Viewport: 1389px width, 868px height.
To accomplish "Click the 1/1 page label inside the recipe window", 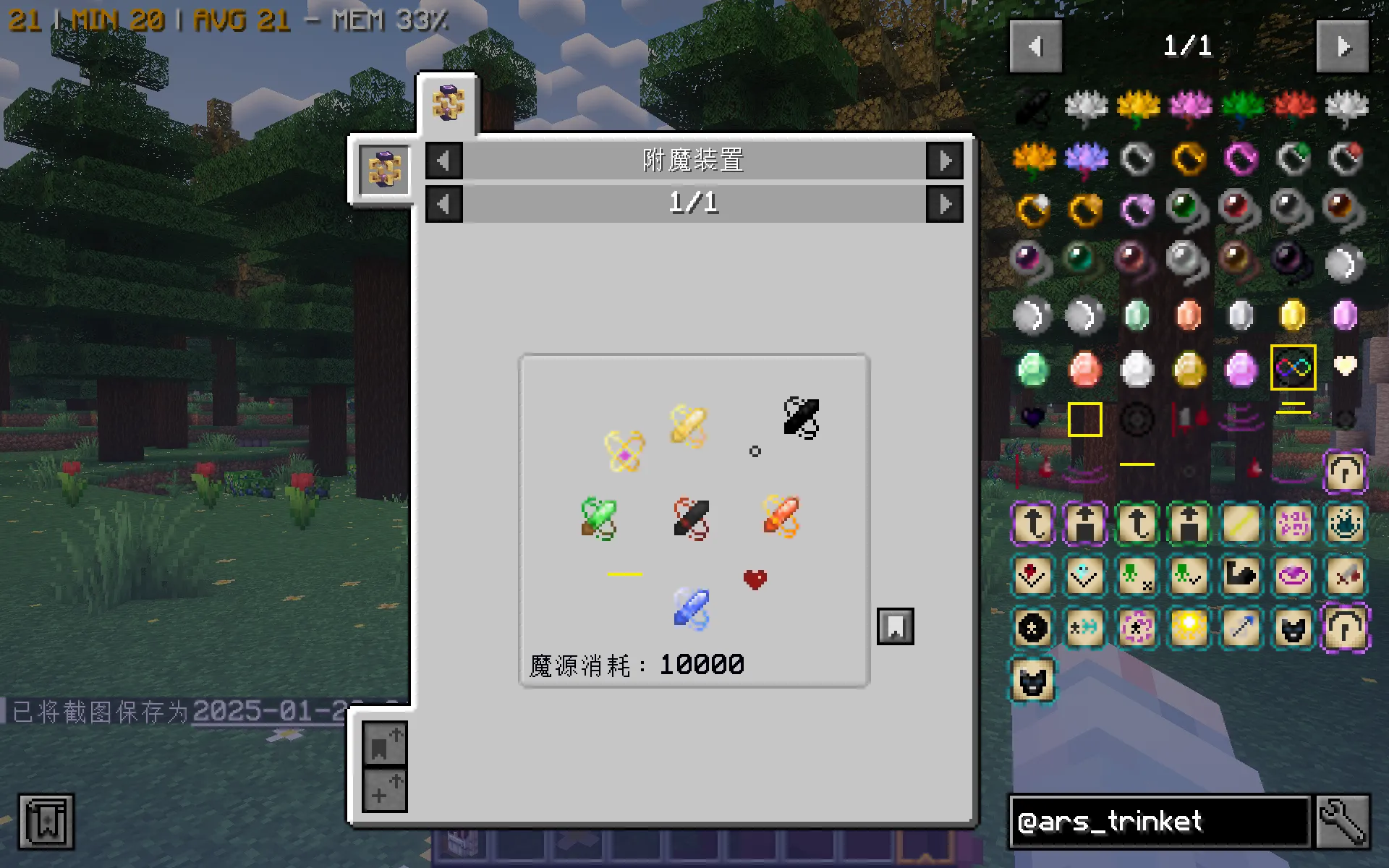I will [x=694, y=203].
